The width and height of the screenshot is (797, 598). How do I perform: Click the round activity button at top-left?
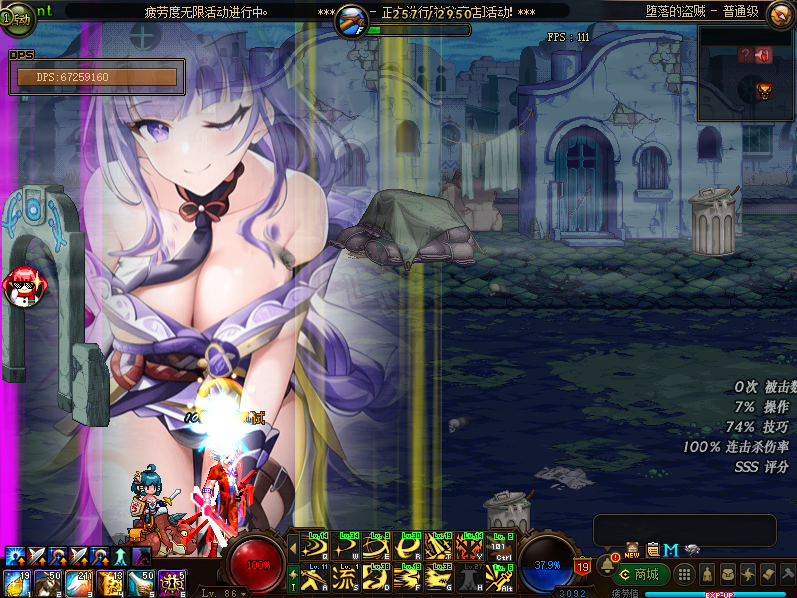coord(17,16)
